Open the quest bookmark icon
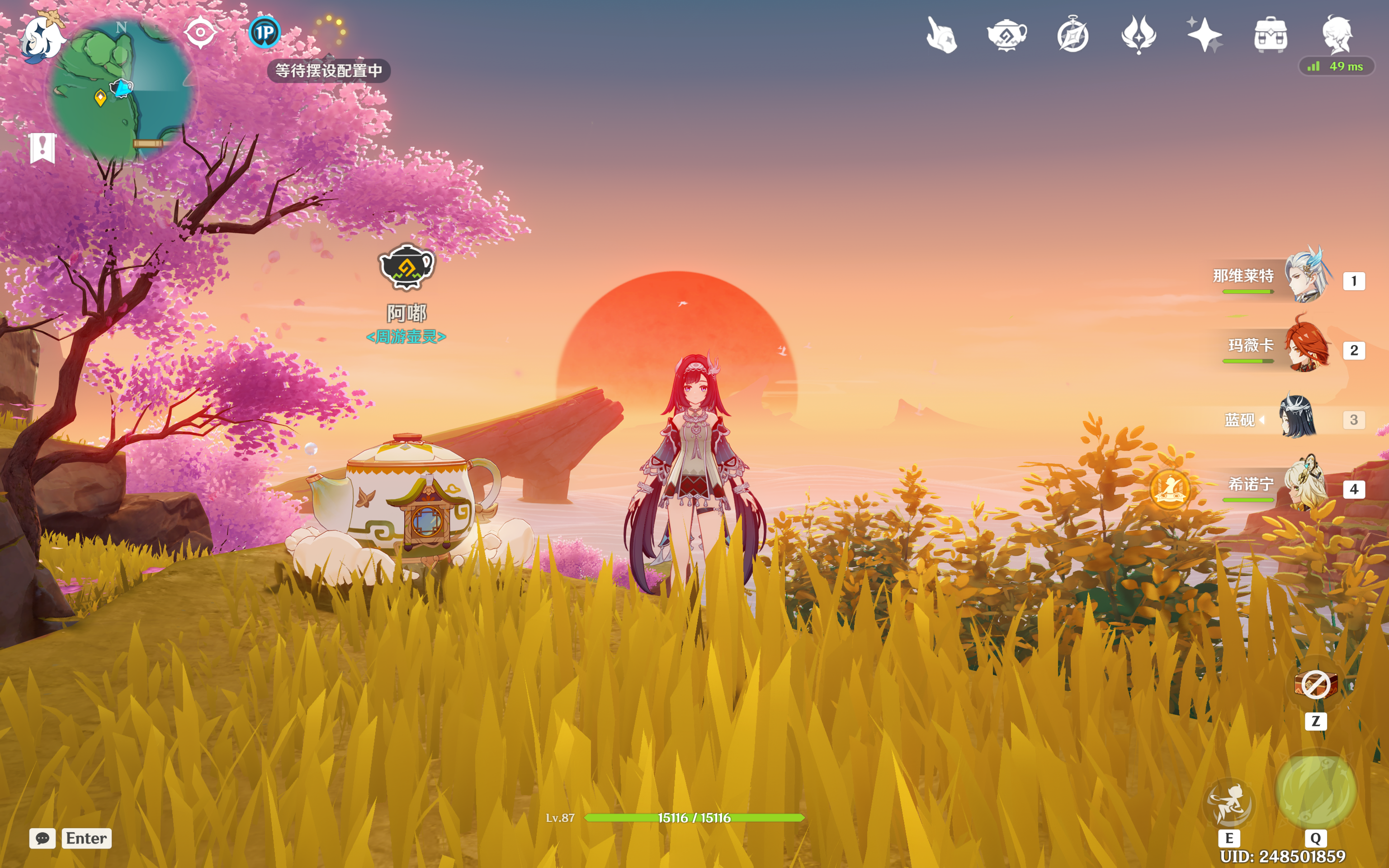The image size is (1389, 868). coord(43,148)
